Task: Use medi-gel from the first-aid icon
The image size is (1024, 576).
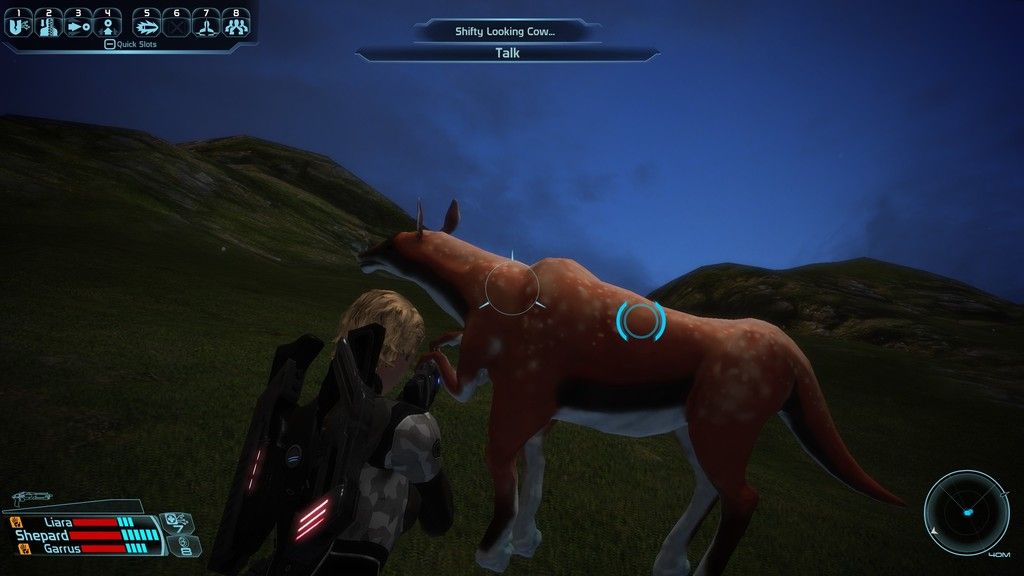Action: [176, 522]
